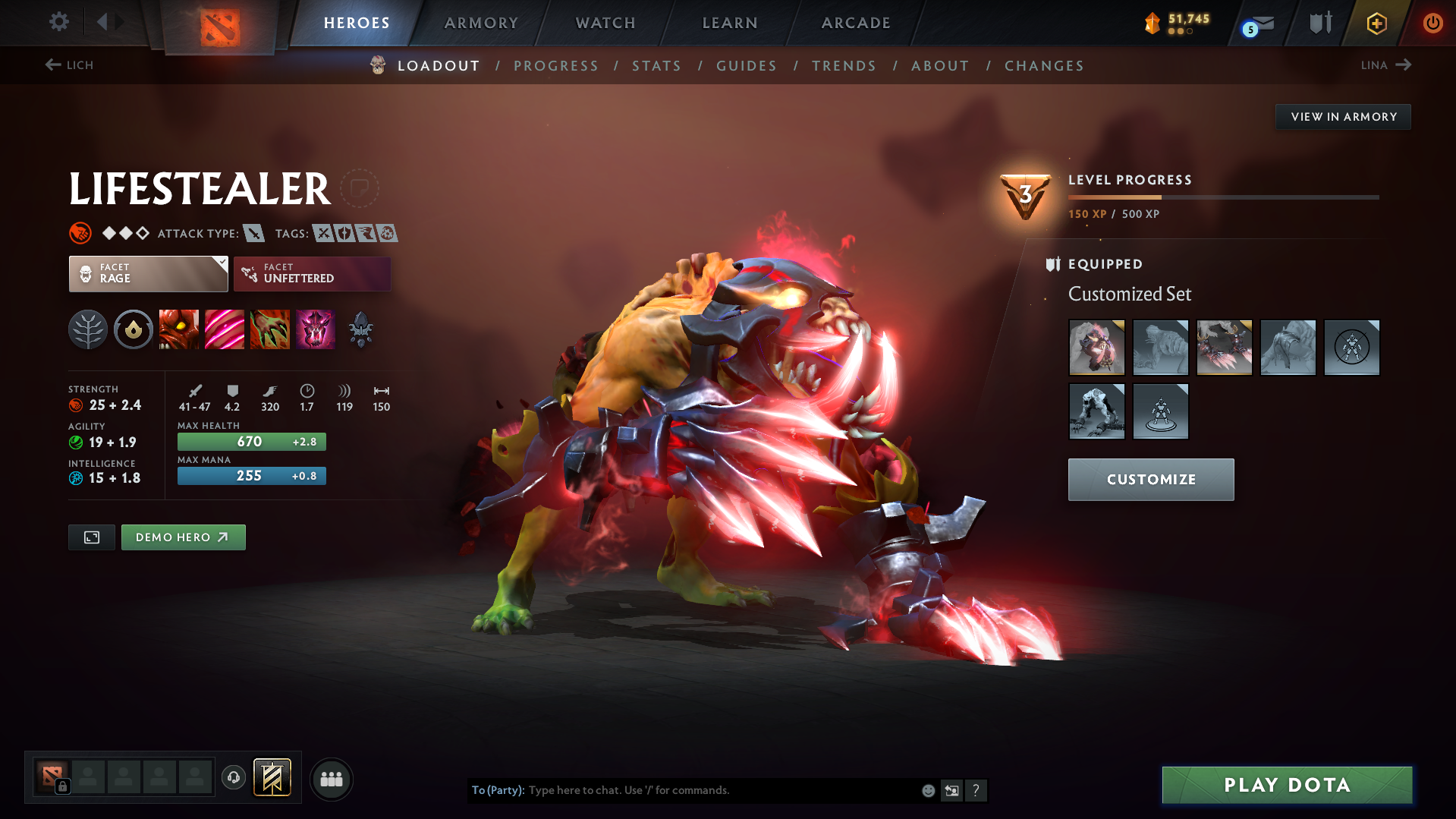Screen dimensions: 1456x819
Task: Launch Demo Hero mode
Action: (183, 537)
